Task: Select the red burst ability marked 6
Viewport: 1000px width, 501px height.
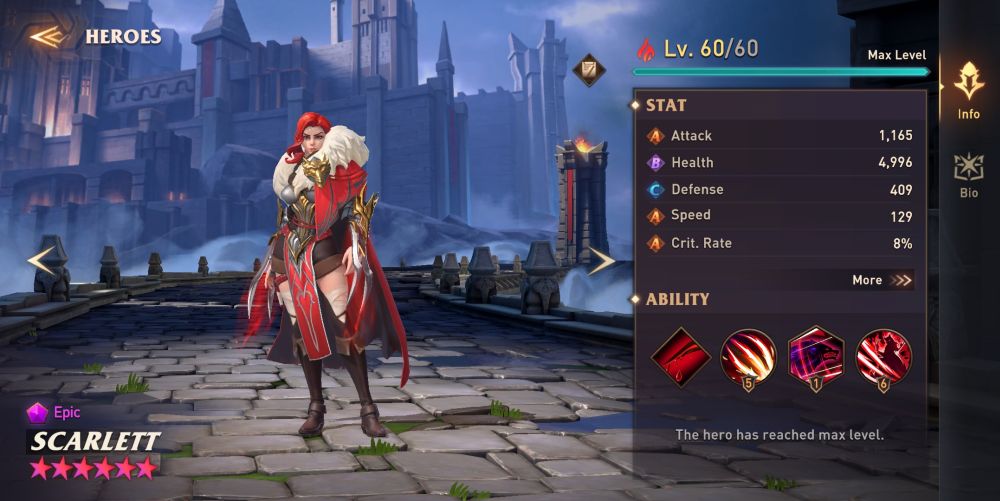Action: click(883, 356)
